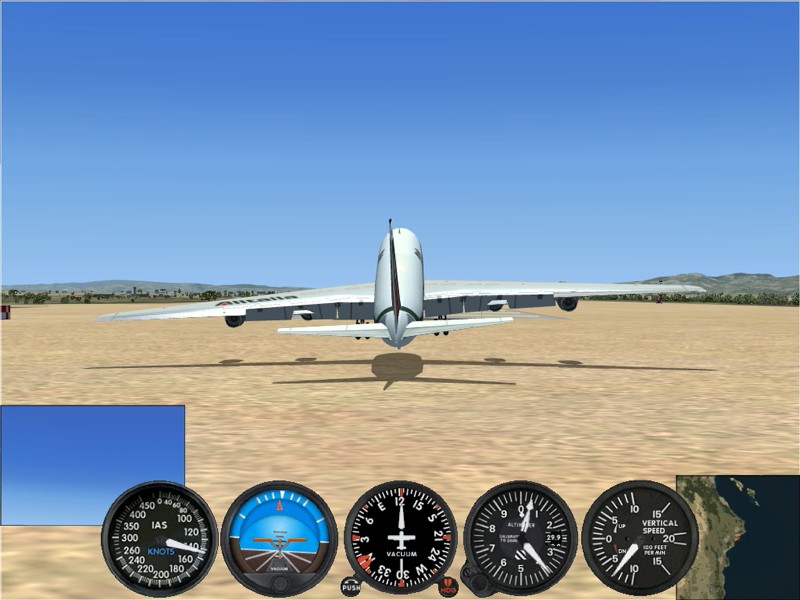Click the altimeter gauge
The height and width of the screenshot is (600, 800).
[x=520, y=538]
